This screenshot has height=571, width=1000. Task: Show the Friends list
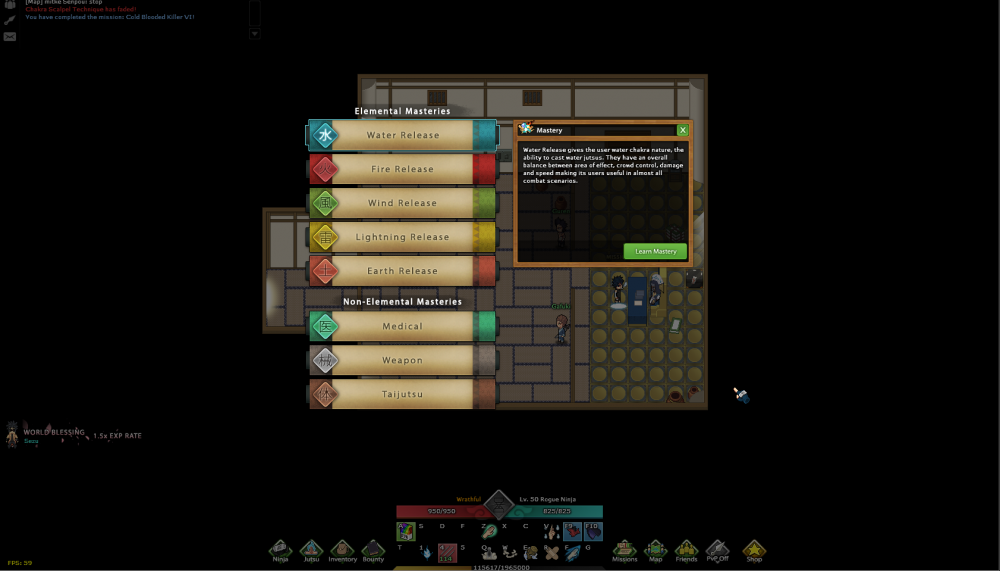(x=686, y=549)
